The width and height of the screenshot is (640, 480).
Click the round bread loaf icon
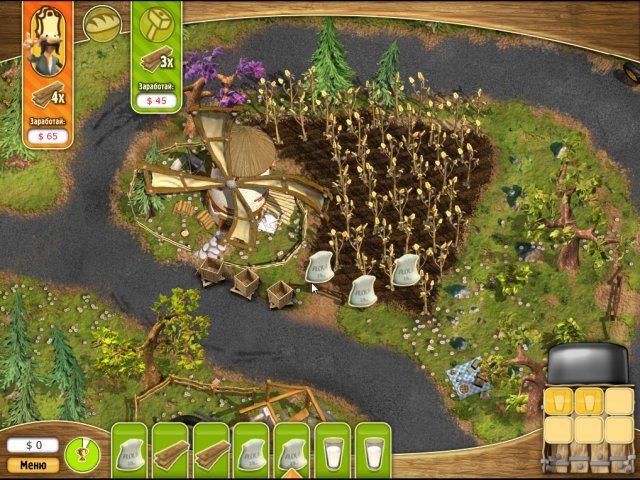tap(100, 24)
